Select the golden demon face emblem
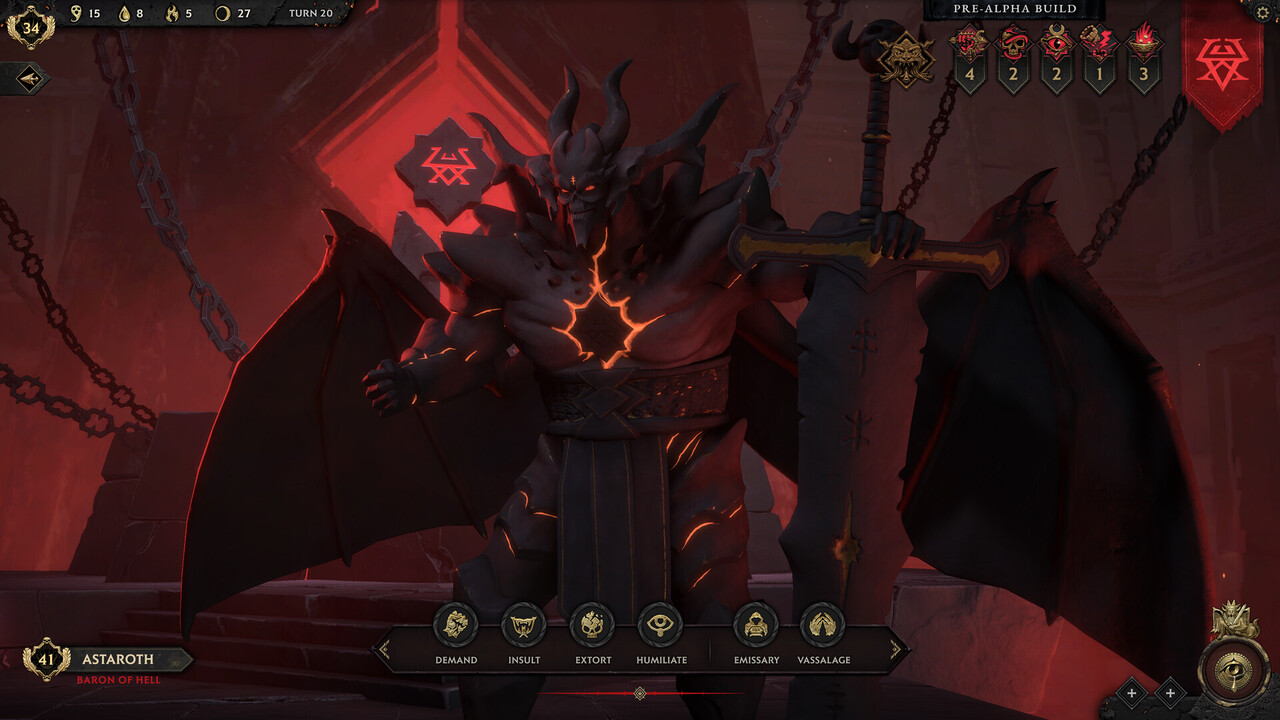The height and width of the screenshot is (720, 1280). pos(906,59)
